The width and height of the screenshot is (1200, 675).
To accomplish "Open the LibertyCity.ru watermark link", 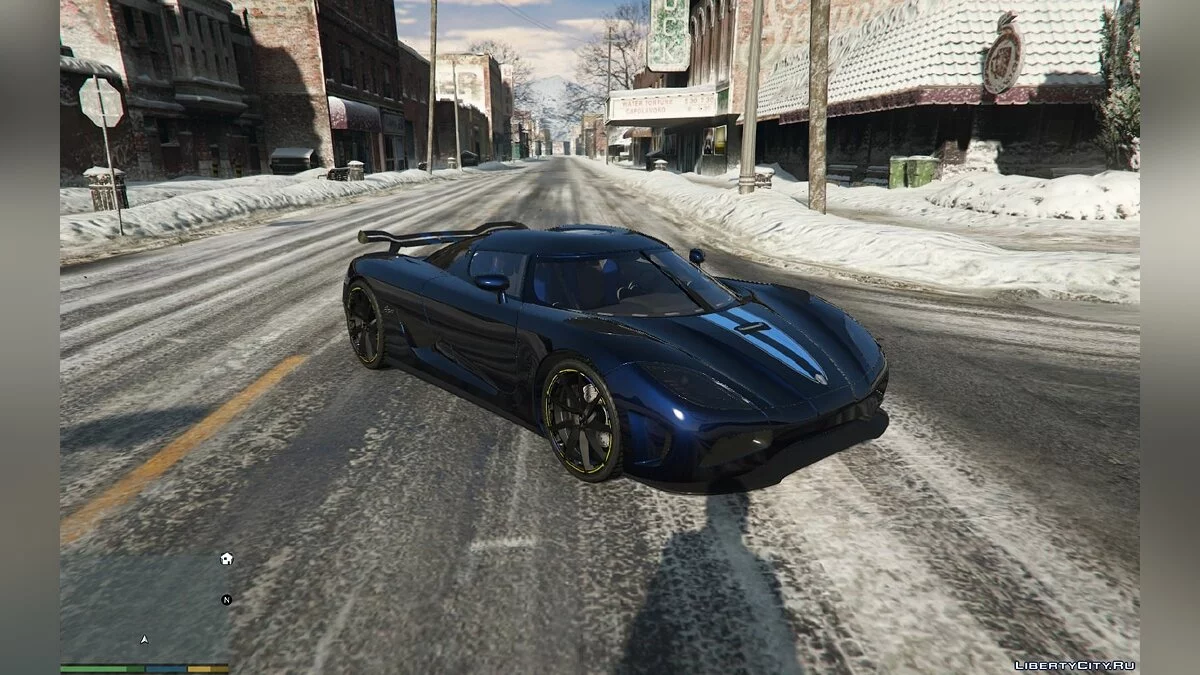I will [1074, 665].
